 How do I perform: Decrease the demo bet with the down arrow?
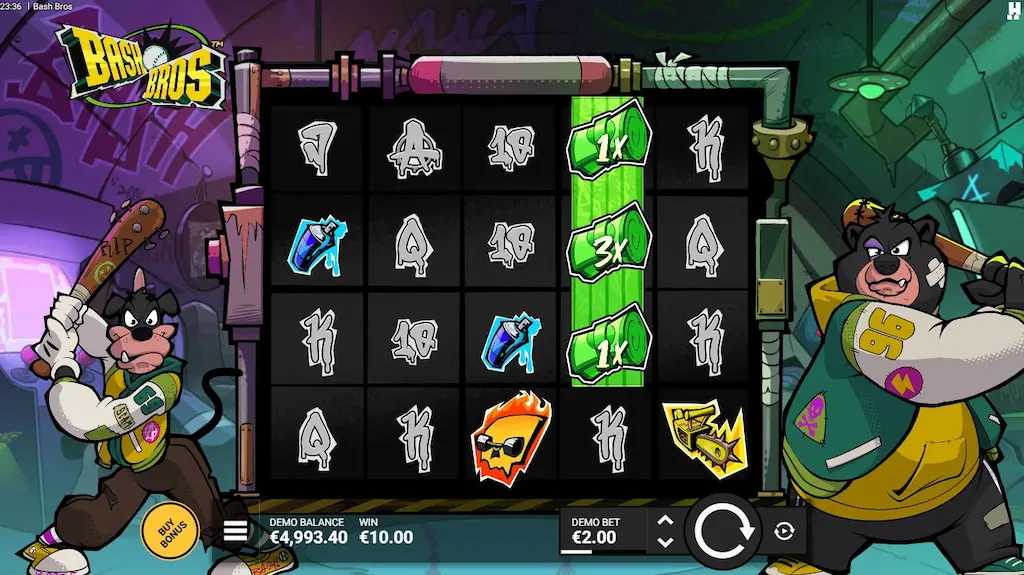coord(665,542)
